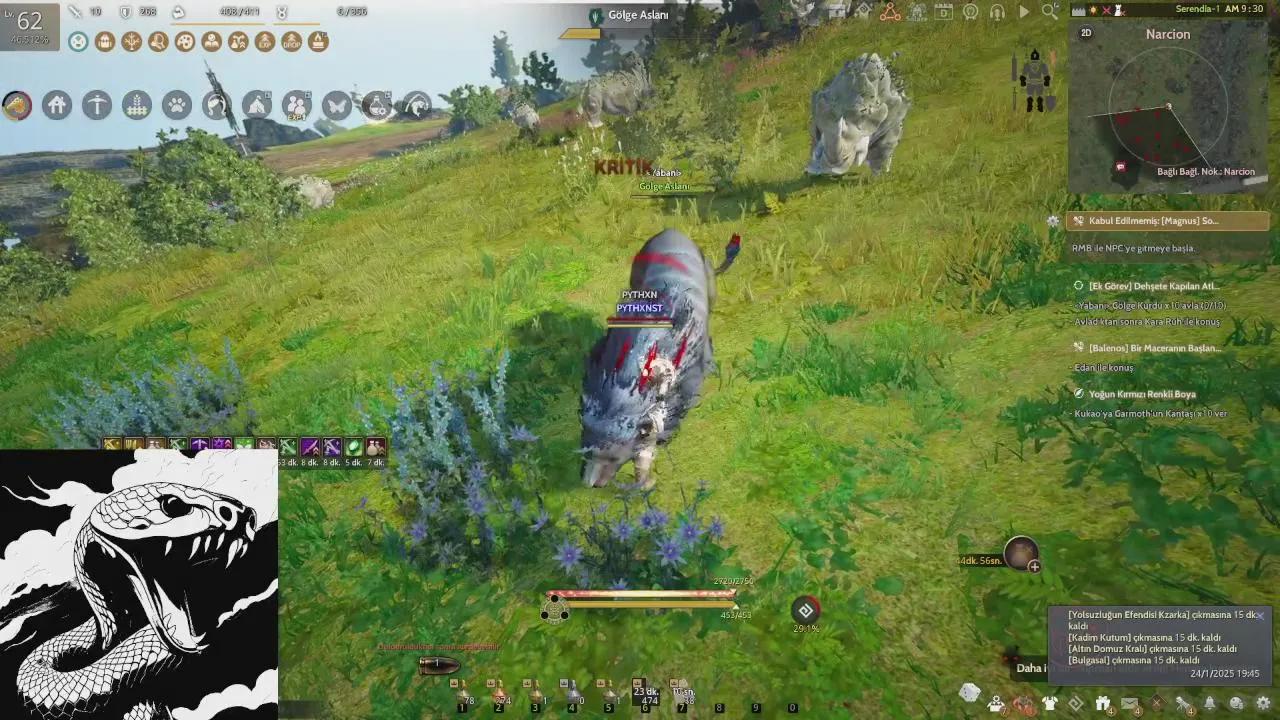This screenshot has width=1280, height=720.
Task: Open the pet paw menu icon
Action: coord(177,105)
